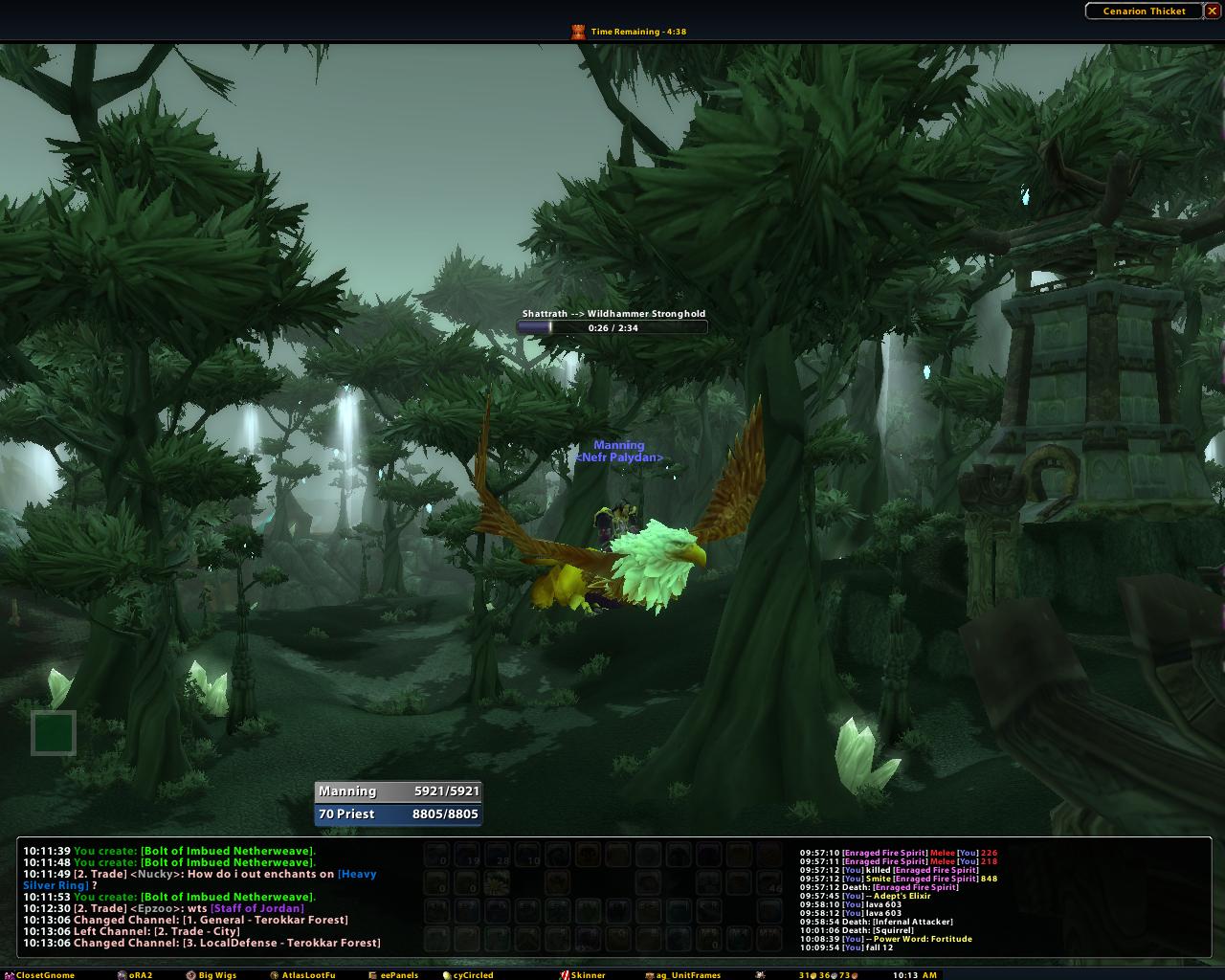Click the Cenarion Thicket zone label
Viewport: 1225px width, 980px height.
point(1144,11)
